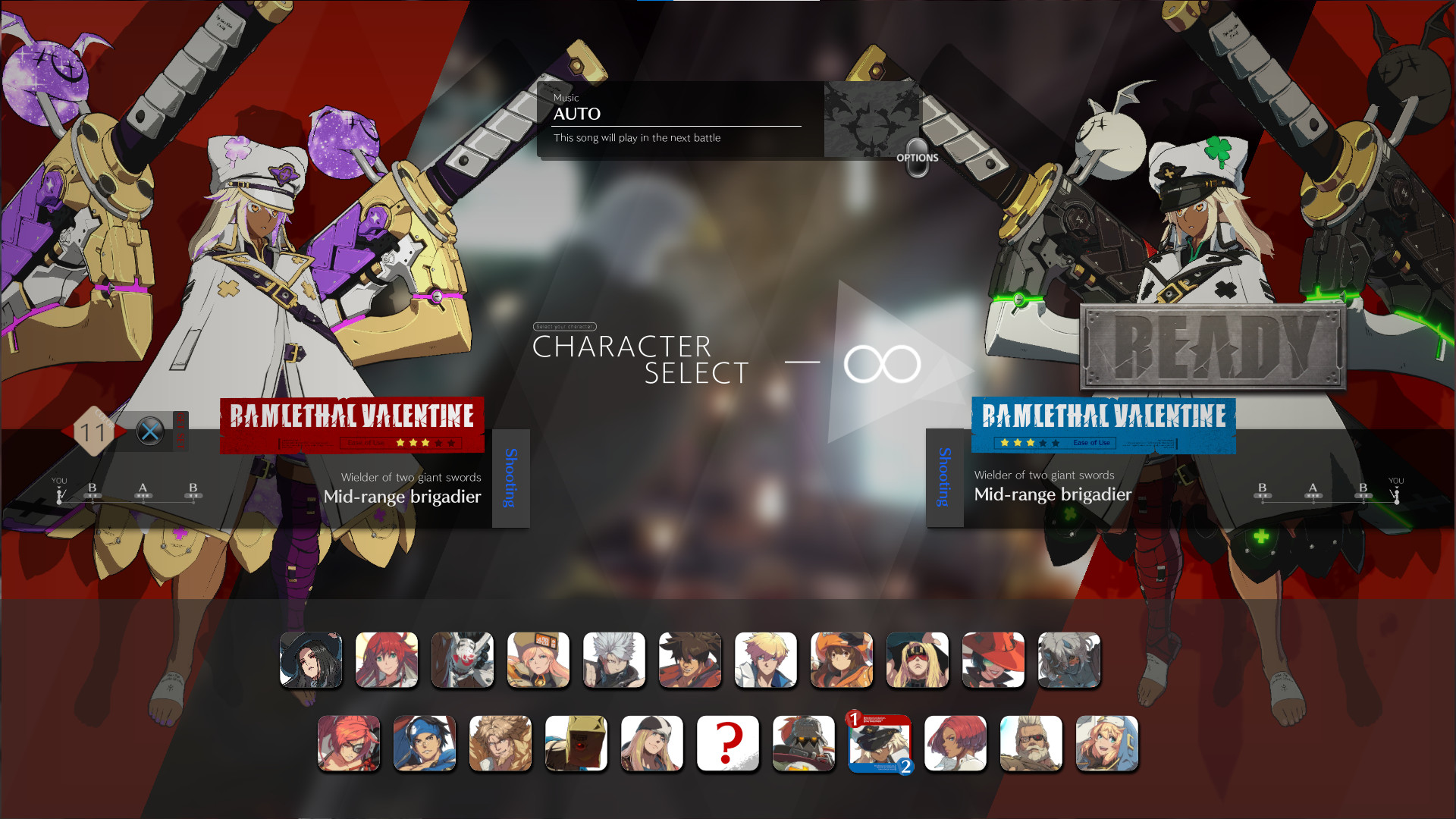Pick May from the top roster row
Image resolution: width=1456 pixels, height=819 pixels.
[x=842, y=660]
